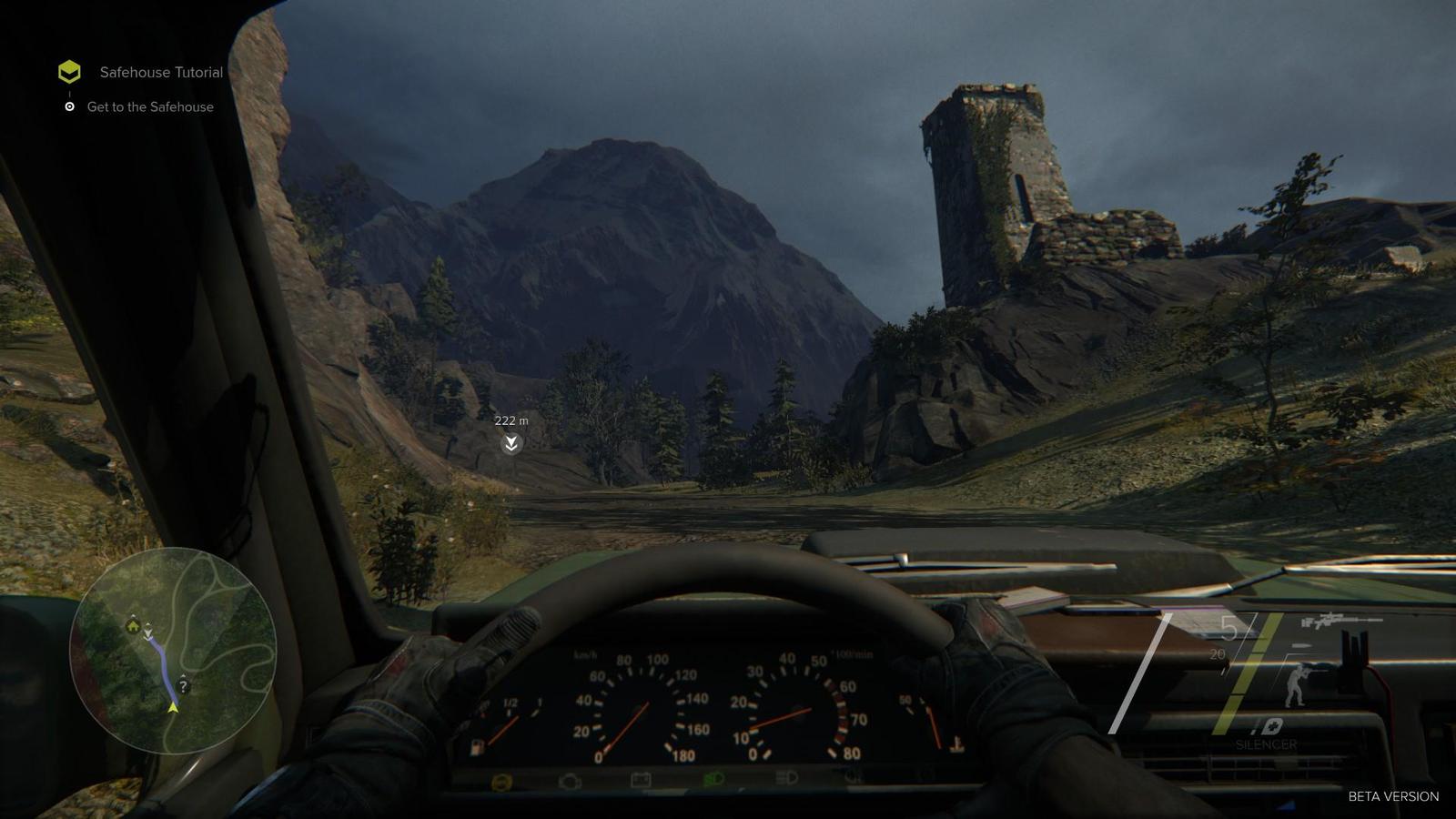Click the question mark marker on minimap

(x=183, y=686)
